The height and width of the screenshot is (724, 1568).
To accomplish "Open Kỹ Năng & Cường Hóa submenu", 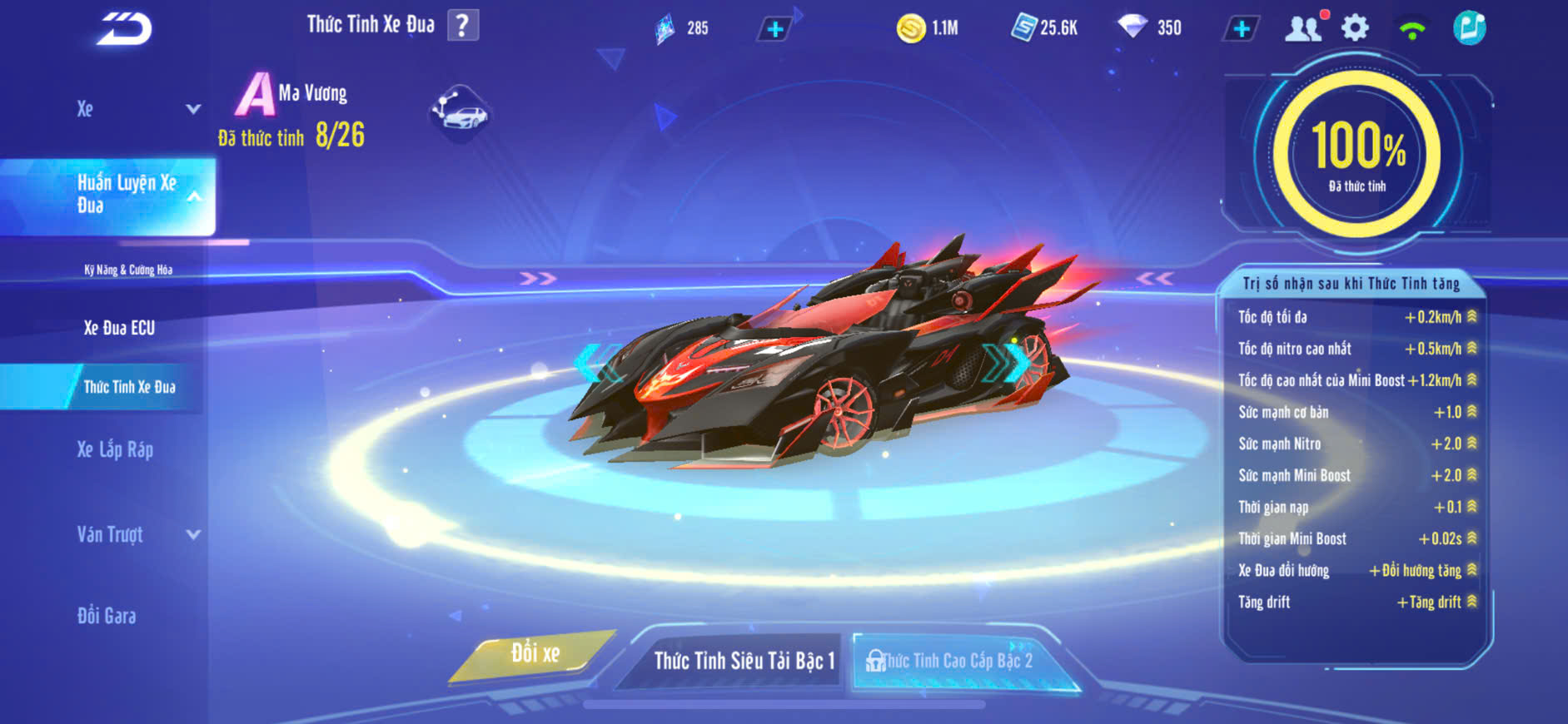I will (128, 270).
